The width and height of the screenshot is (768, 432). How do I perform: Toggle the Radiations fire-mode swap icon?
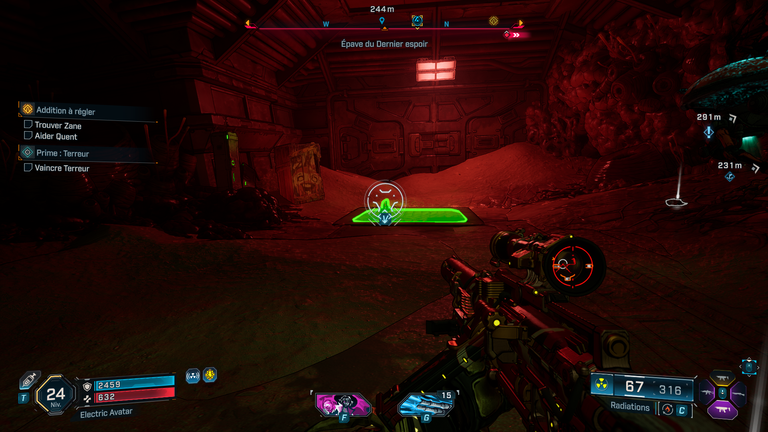coord(667,408)
